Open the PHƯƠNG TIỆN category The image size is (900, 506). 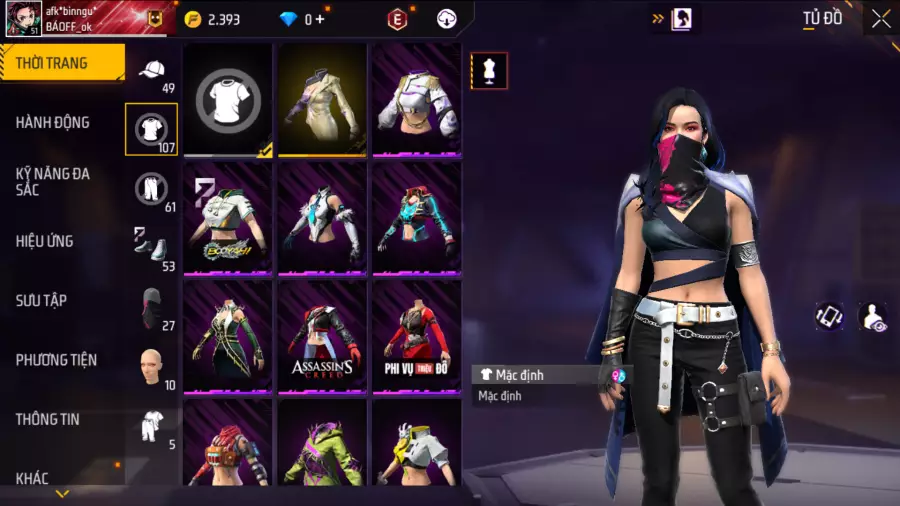(56, 359)
